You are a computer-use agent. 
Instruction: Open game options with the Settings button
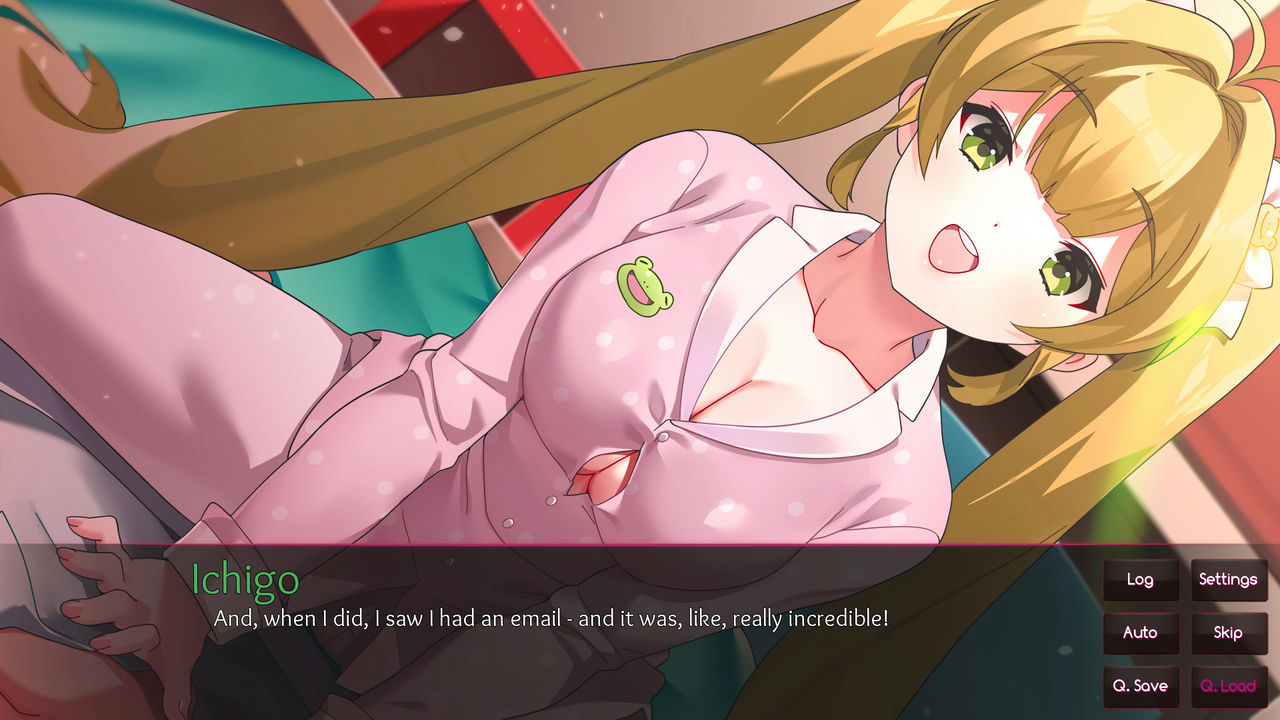1229,580
